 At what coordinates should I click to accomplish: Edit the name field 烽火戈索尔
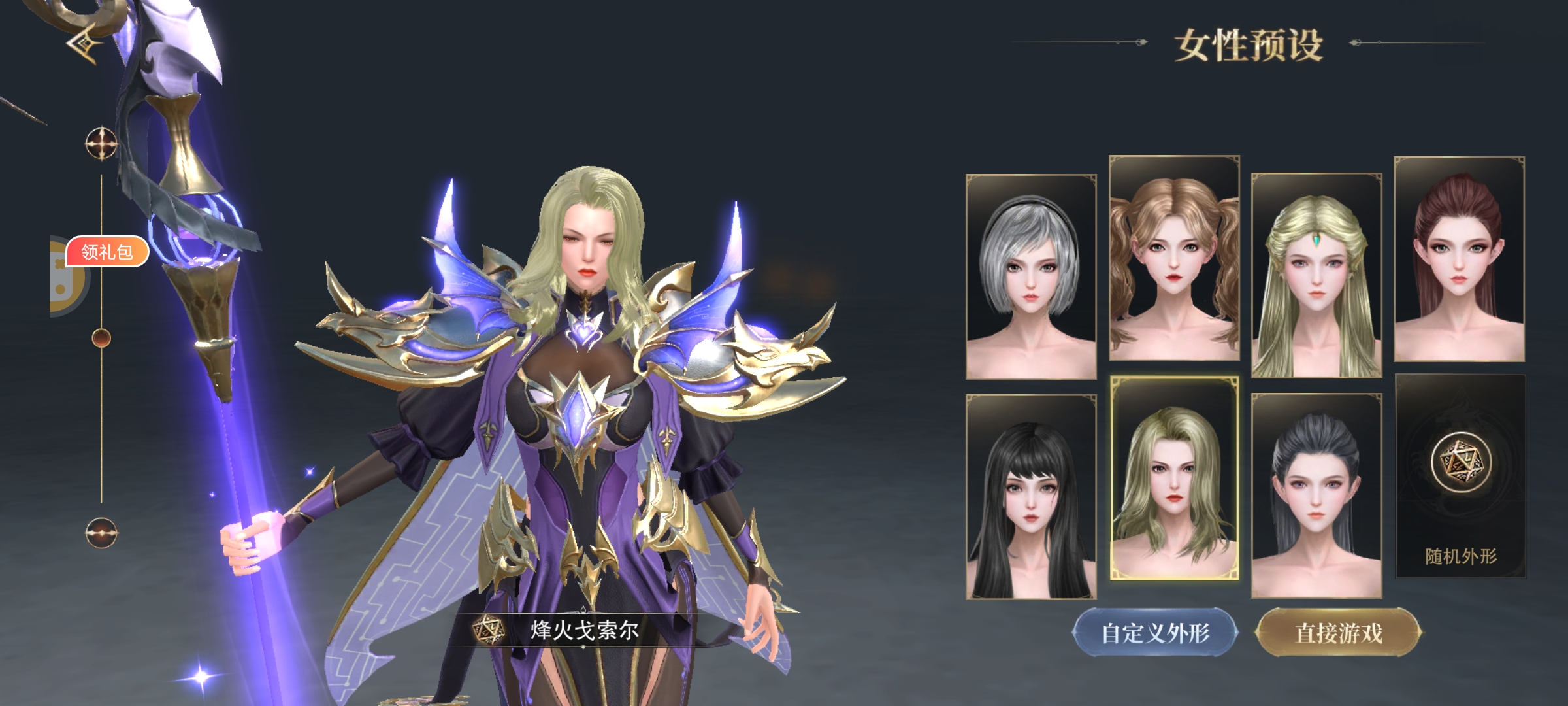pos(585,630)
